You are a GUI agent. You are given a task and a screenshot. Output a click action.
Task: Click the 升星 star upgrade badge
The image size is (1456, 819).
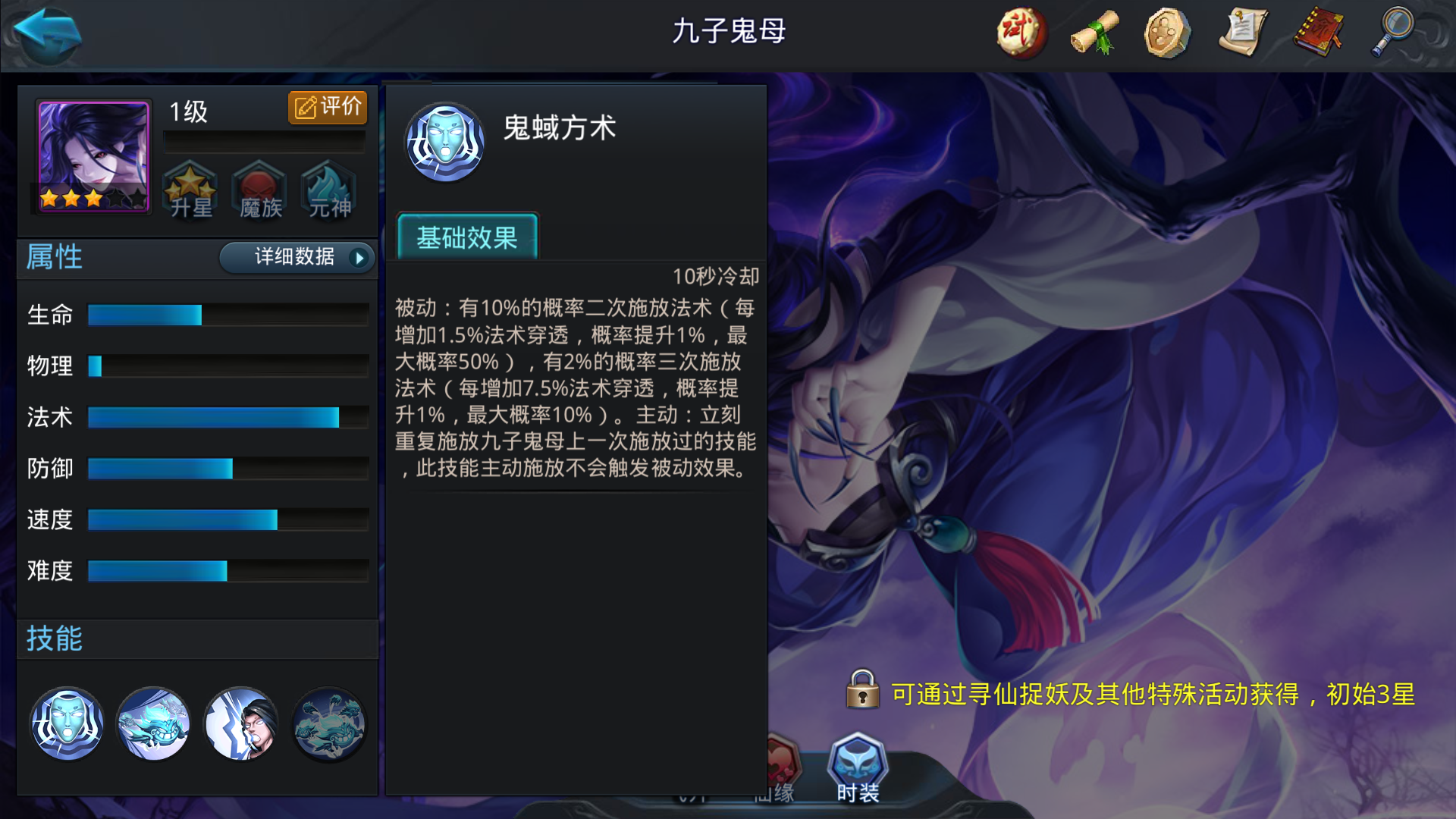(190, 192)
